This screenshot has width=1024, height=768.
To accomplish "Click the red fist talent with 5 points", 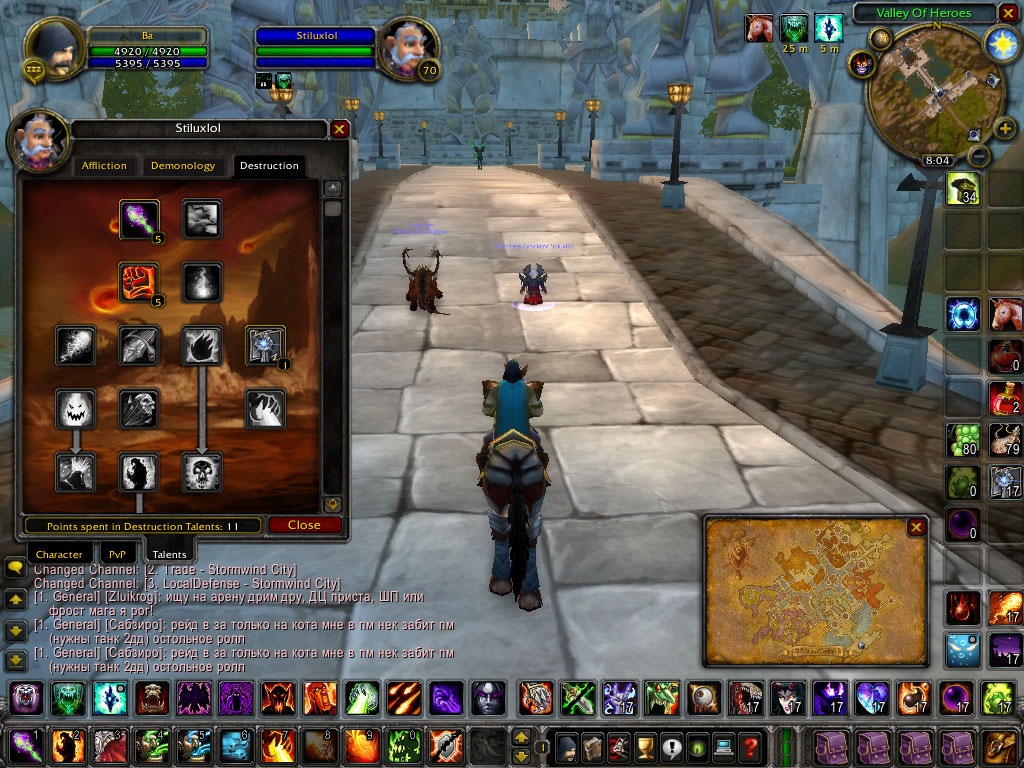I will point(139,282).
